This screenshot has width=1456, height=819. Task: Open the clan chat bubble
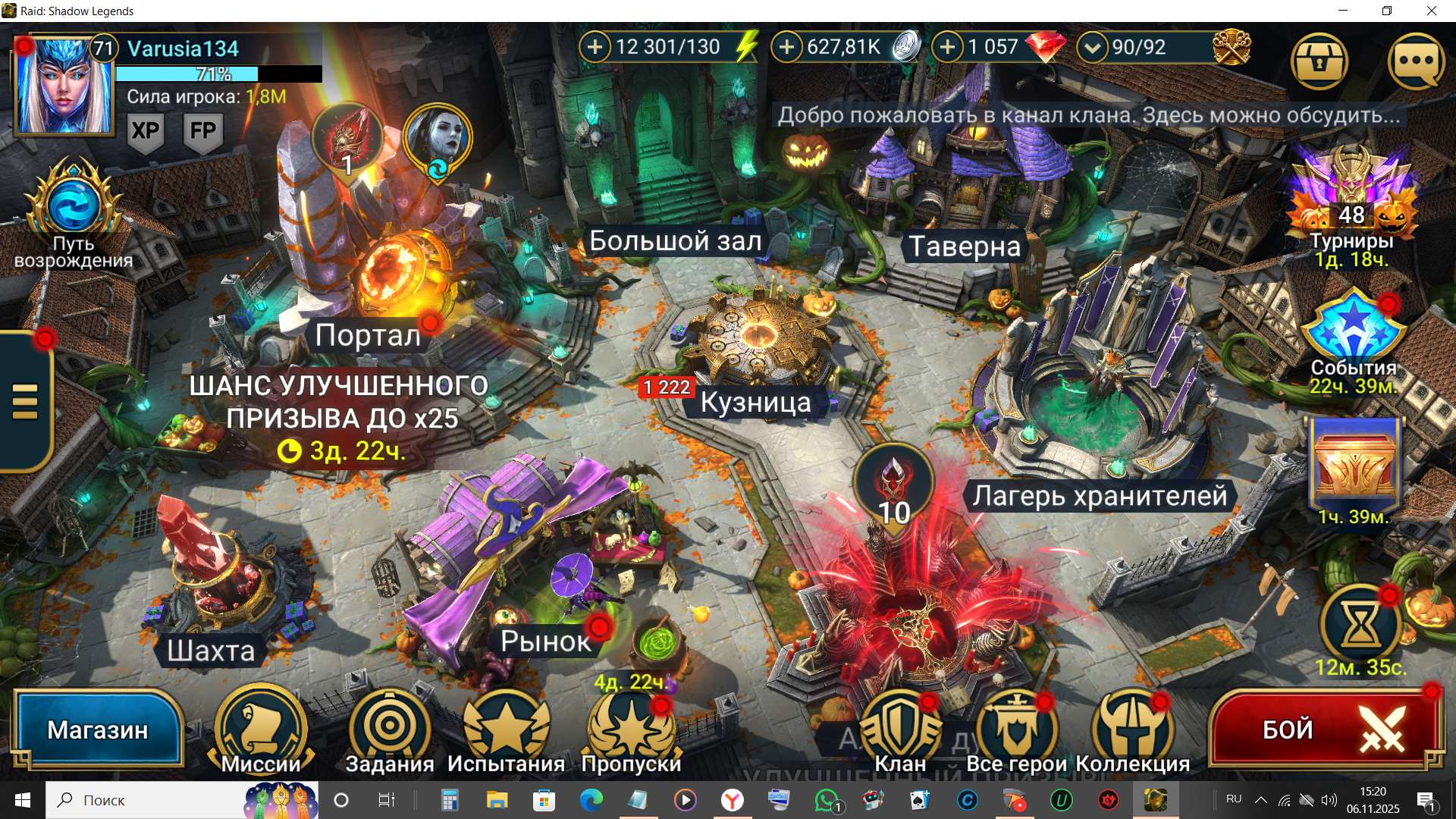(x=1415, y=62)
